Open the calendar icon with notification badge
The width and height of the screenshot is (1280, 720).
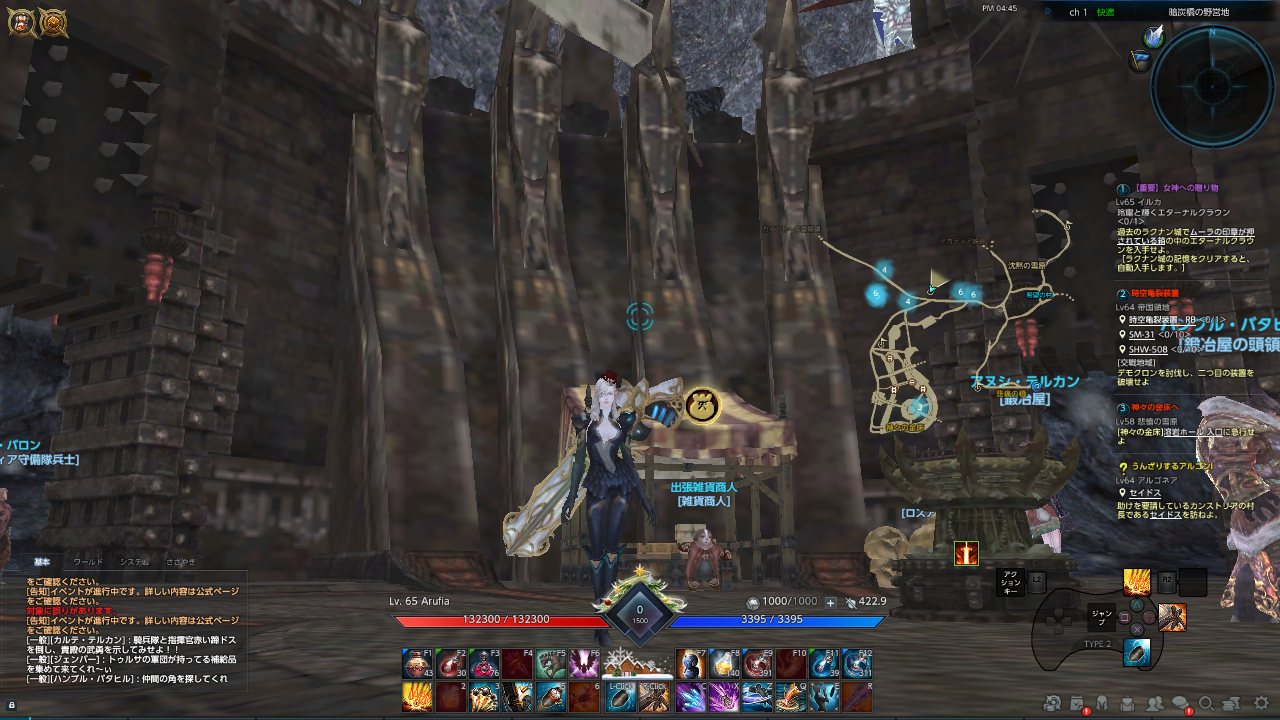point(1076,703)
